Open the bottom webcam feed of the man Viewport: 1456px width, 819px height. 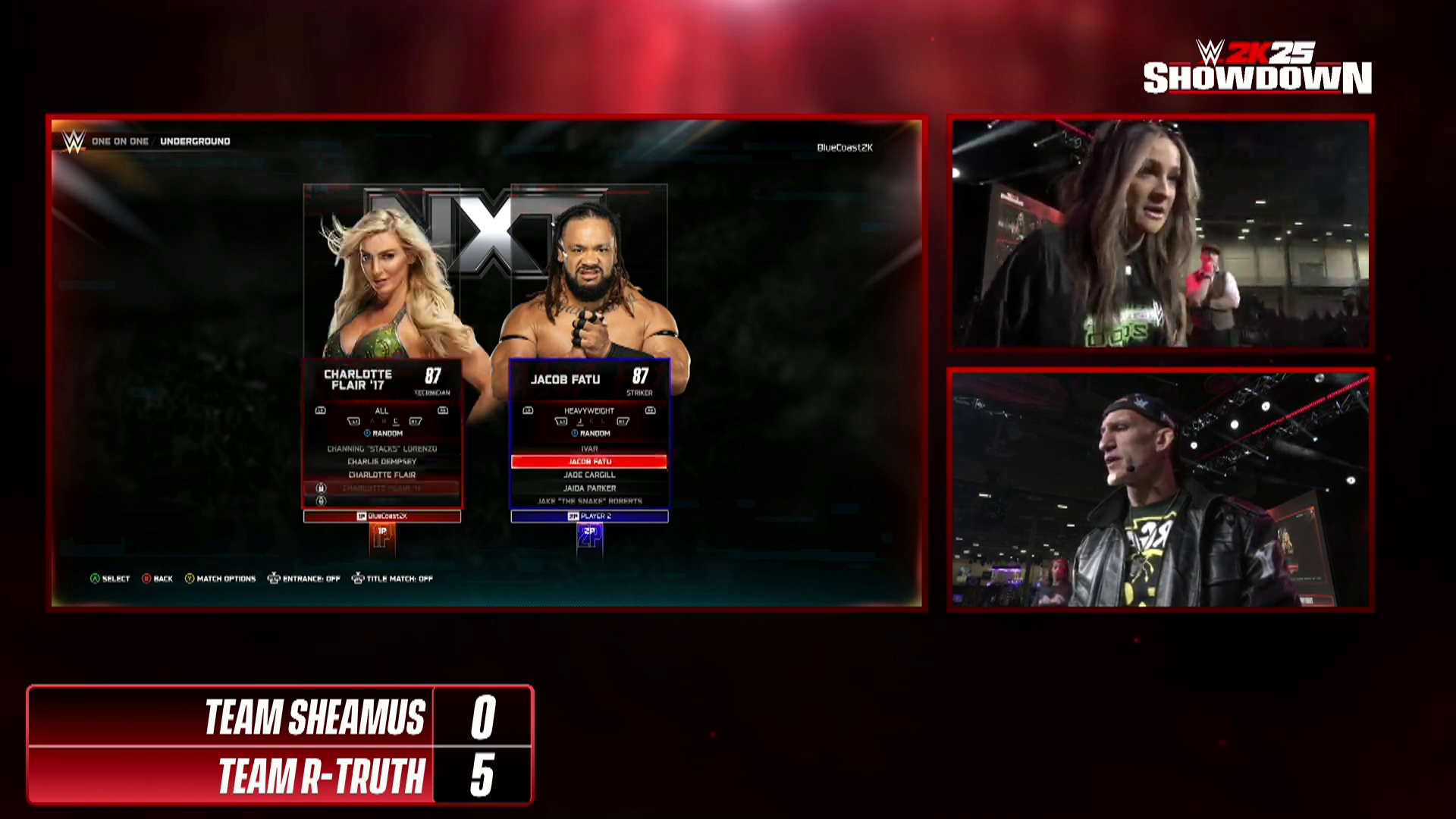point(1160,489)
